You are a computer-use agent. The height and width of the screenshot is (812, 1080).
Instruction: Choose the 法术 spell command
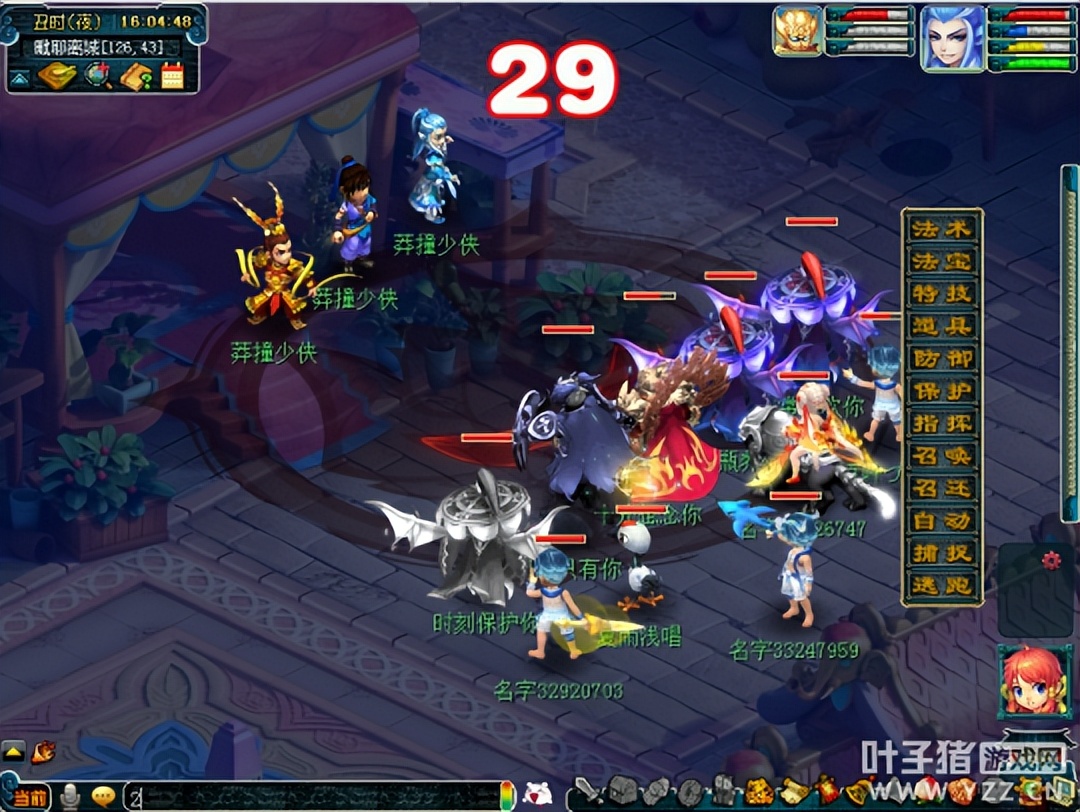coord(941,229)
